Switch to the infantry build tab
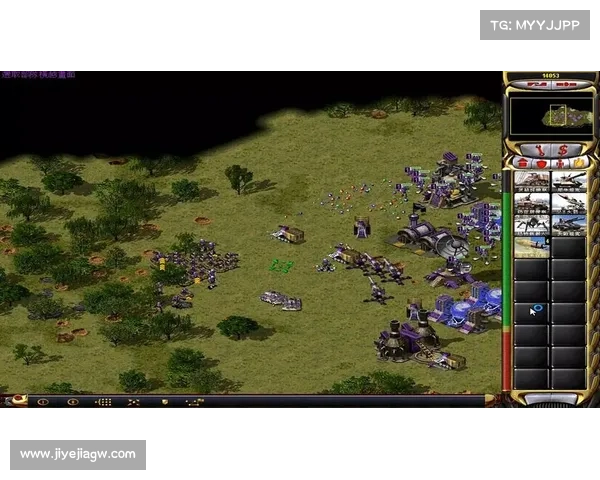The width and height of the screenshot is (600, 480). coord(561,162)
